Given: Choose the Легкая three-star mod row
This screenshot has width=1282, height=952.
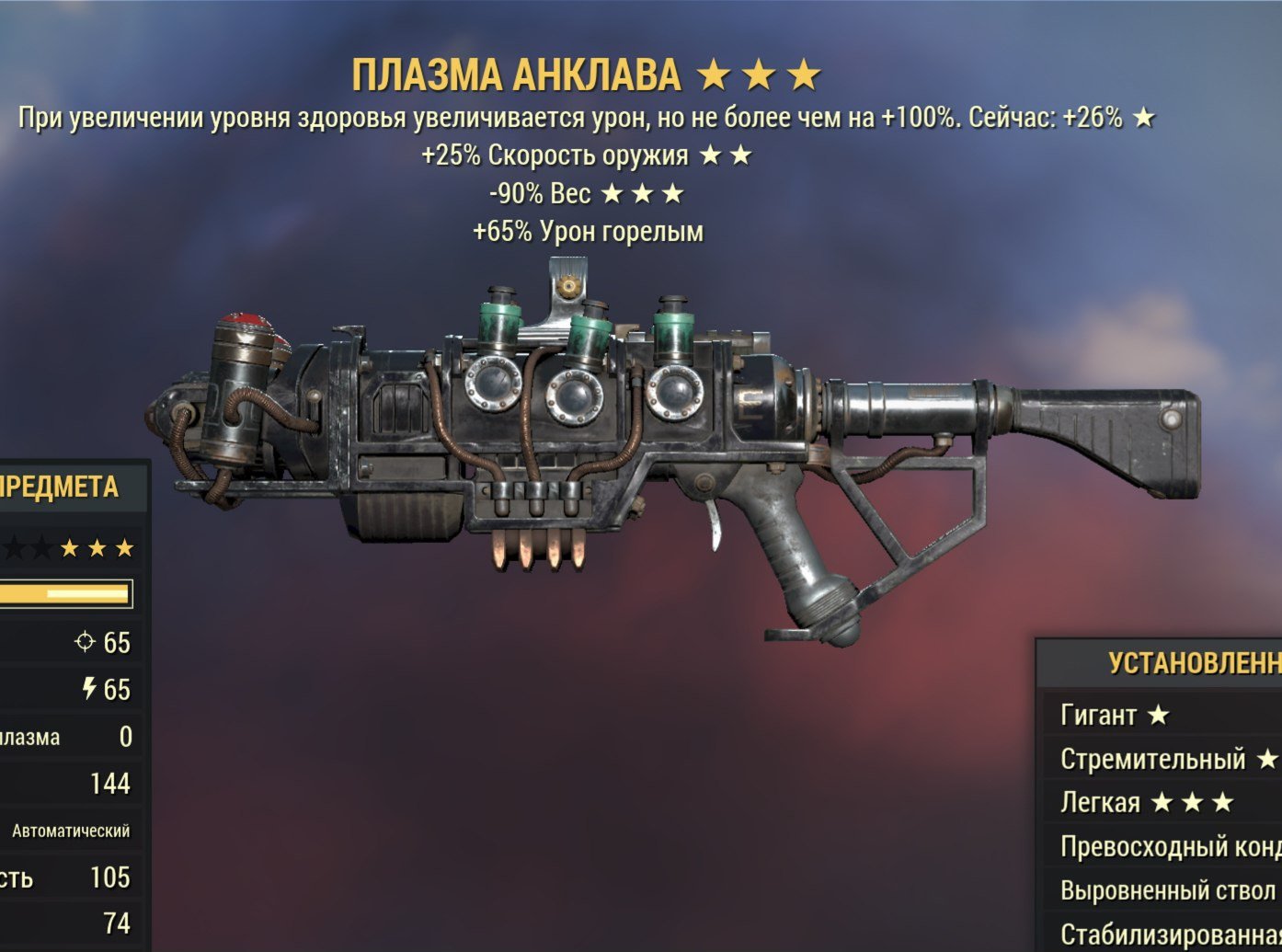Looking at the screenshot, I should 1146,802.
